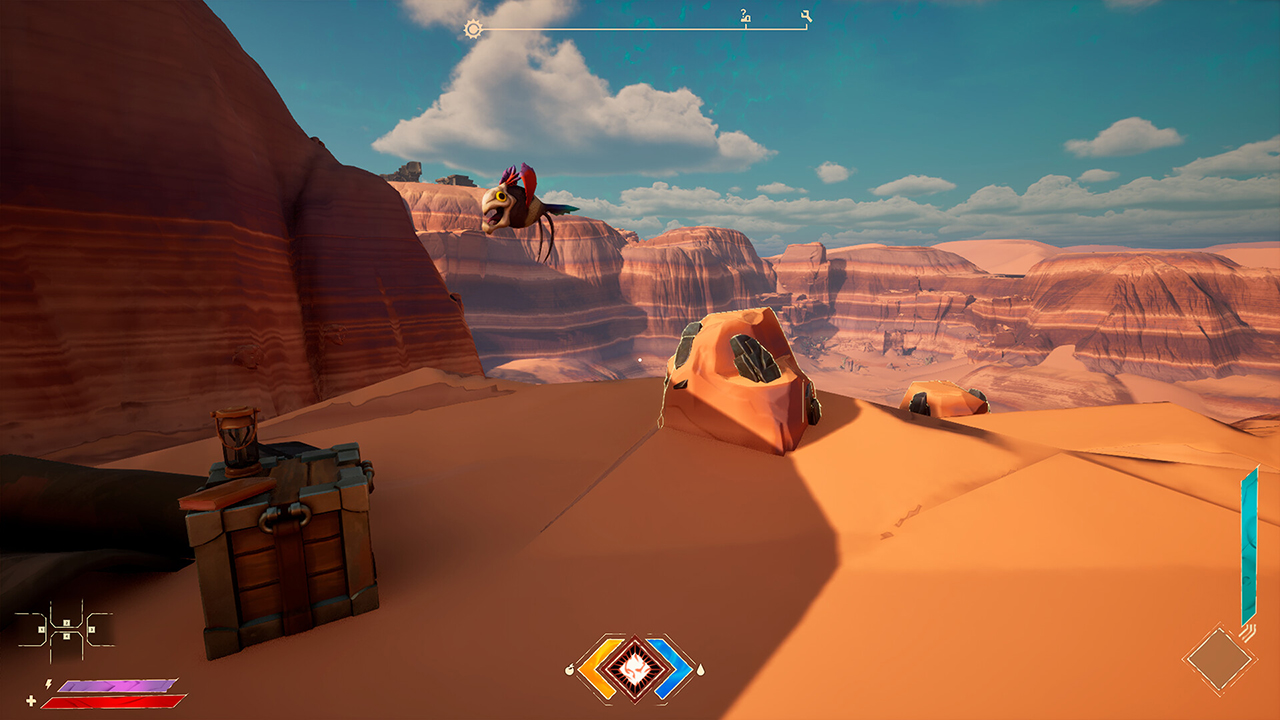Viewport: 1280px width, 720px height.
Task: Toggle the right square on the control diagram
Action: pos(91,630)
